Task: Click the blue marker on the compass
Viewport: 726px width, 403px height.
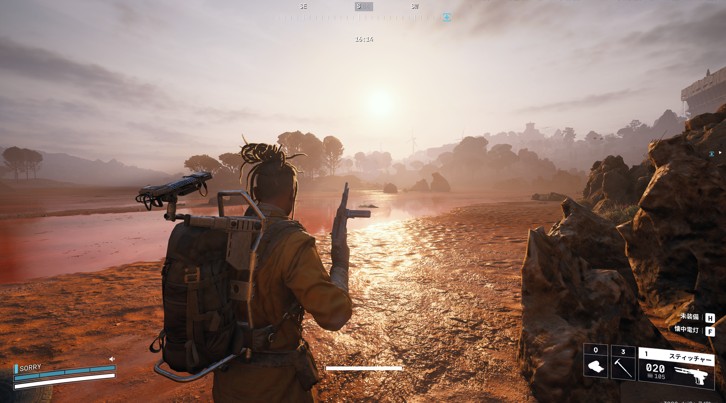Action: [447, 16]
